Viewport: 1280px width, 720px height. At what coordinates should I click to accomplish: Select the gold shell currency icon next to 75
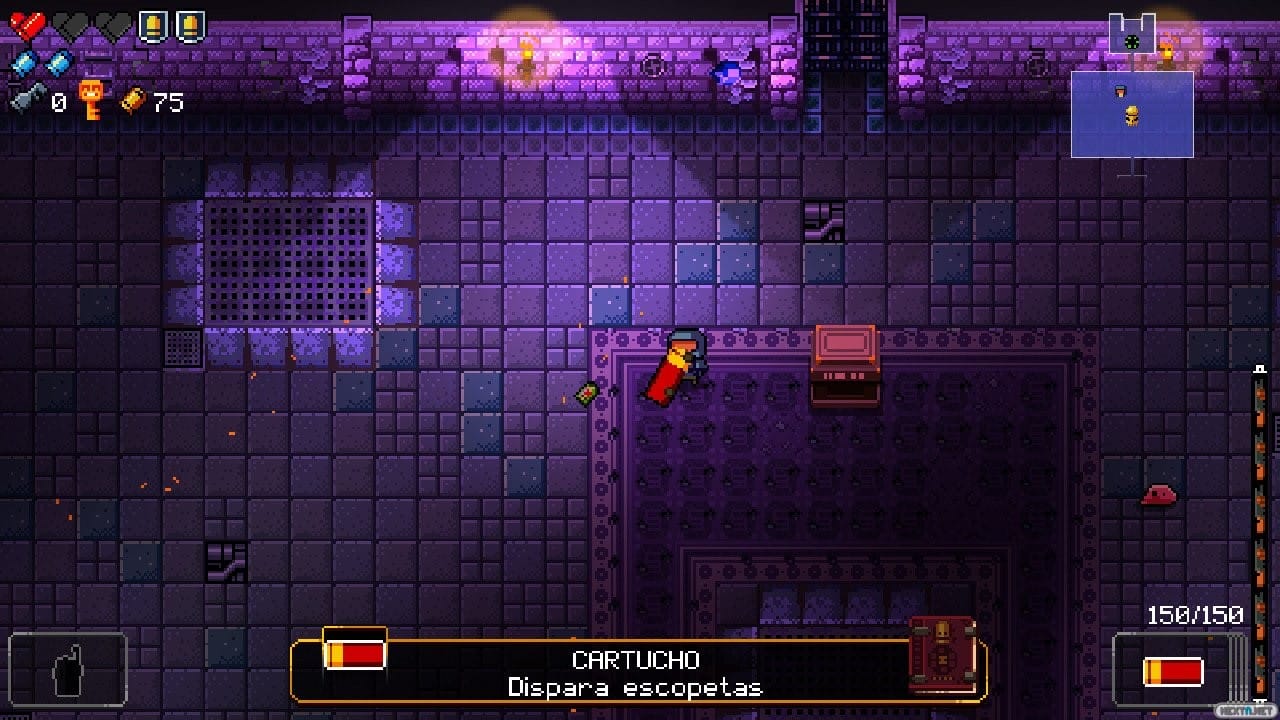pos(133,100)
